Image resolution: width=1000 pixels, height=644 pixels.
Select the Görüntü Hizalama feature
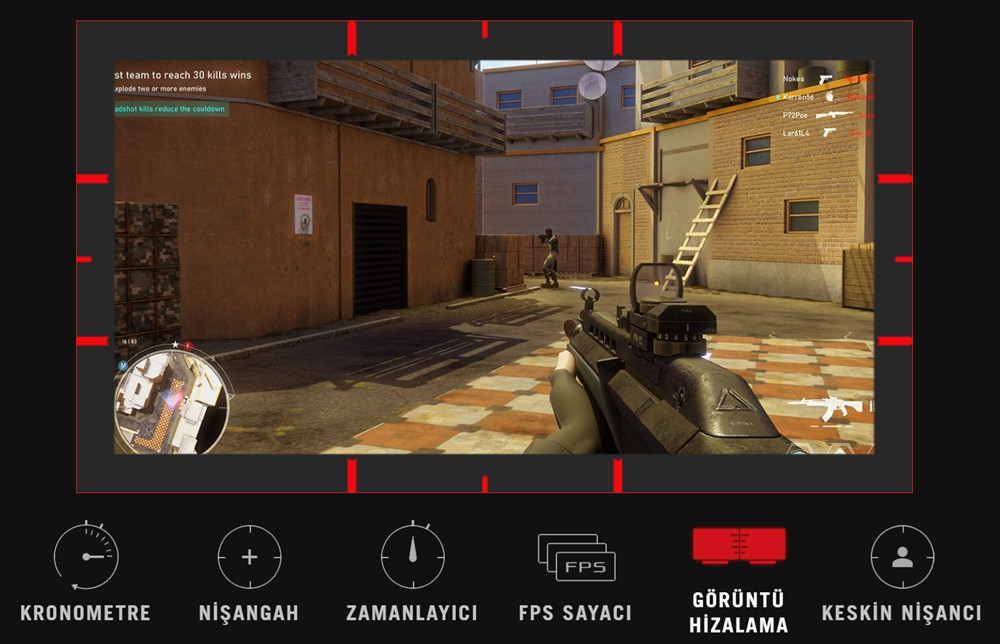tap(739, 546)
